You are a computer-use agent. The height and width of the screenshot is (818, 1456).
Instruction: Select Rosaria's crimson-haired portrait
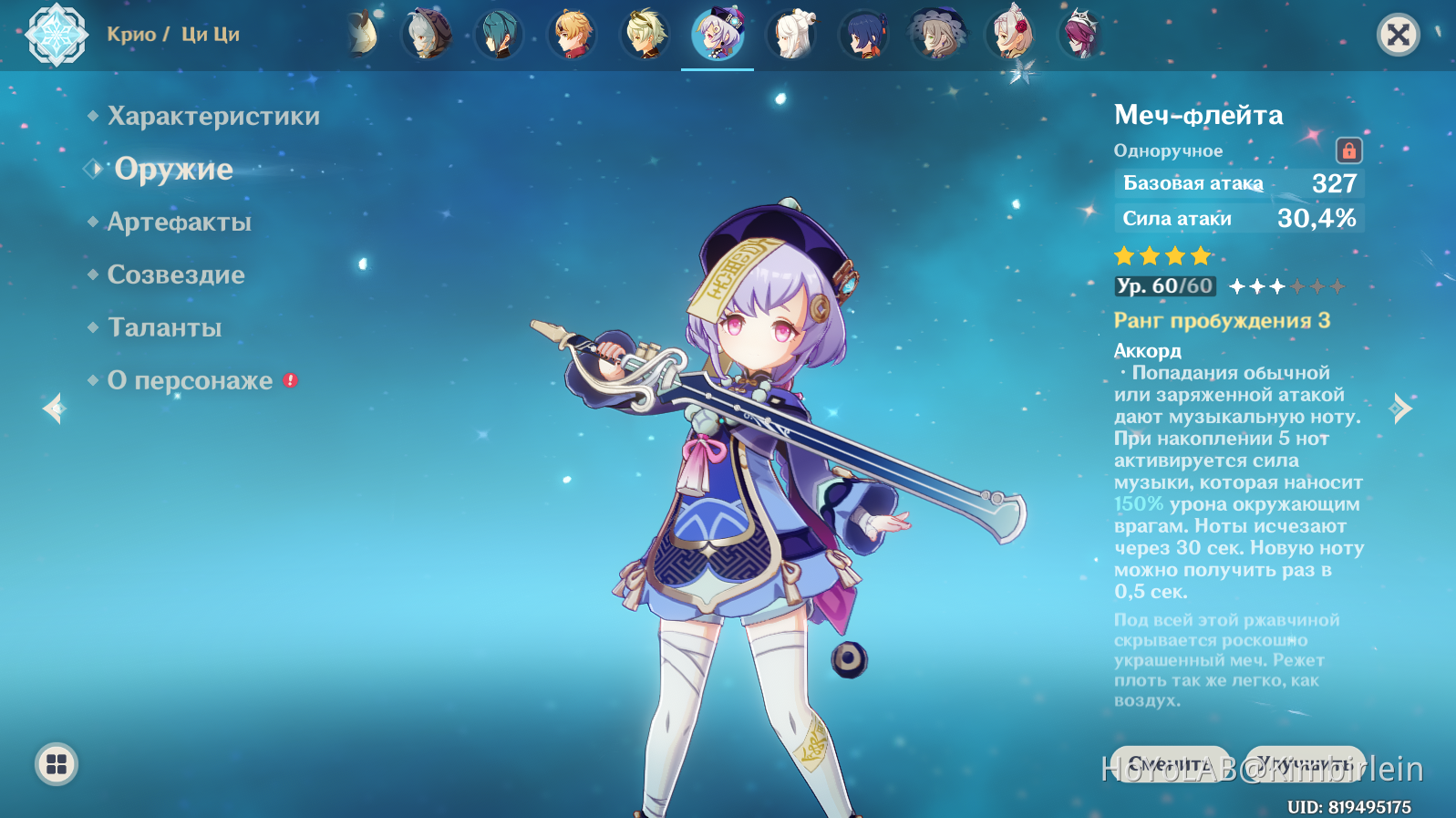tap(1081, 35)
